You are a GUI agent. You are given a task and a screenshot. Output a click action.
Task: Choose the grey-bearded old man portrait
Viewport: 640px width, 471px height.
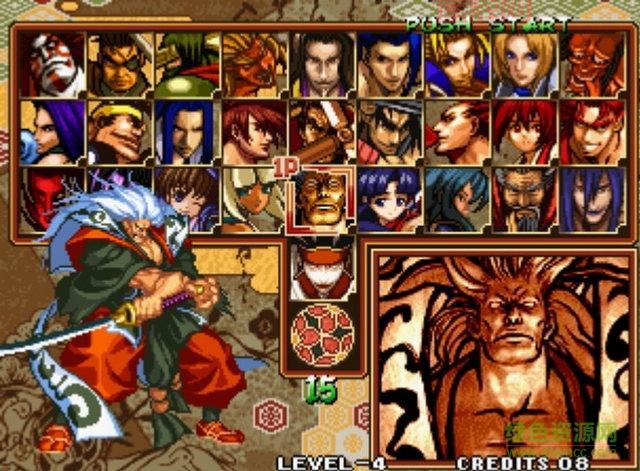[x=523, y=198]
